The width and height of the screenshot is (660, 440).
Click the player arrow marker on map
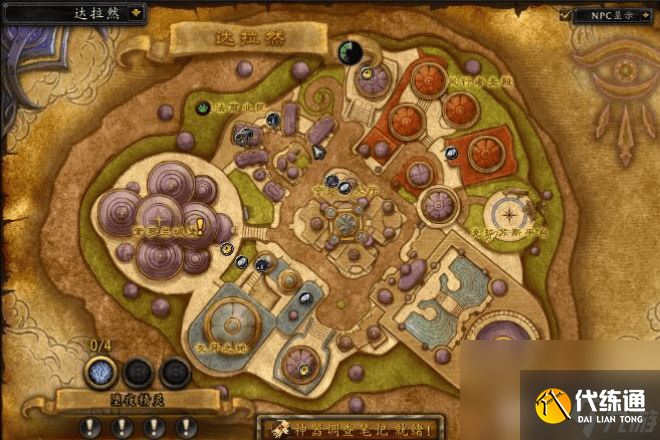318,151
